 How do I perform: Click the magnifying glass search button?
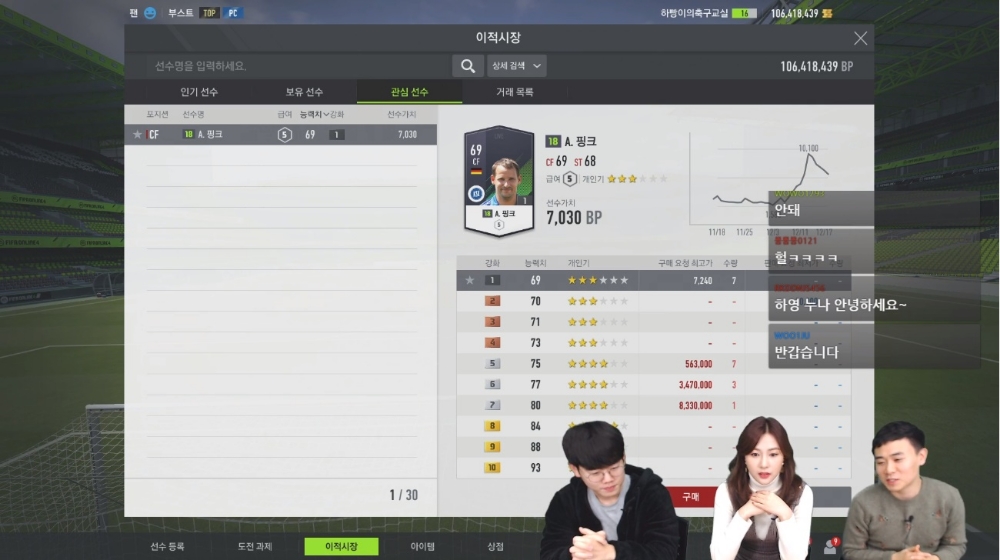(x=467, y=66)
